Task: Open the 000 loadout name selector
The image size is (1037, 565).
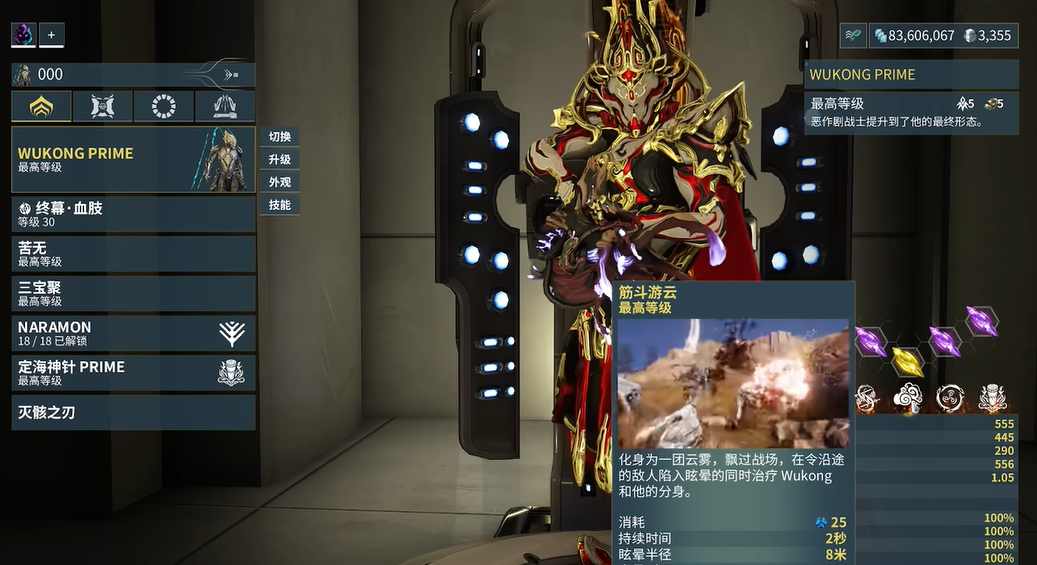Action: pos(133,74)
